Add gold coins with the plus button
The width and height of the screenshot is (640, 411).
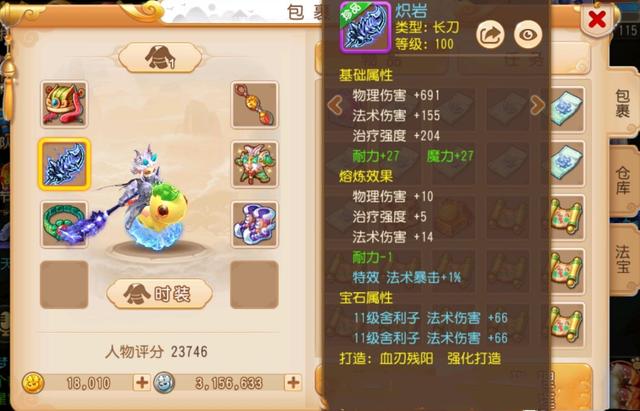141,382
